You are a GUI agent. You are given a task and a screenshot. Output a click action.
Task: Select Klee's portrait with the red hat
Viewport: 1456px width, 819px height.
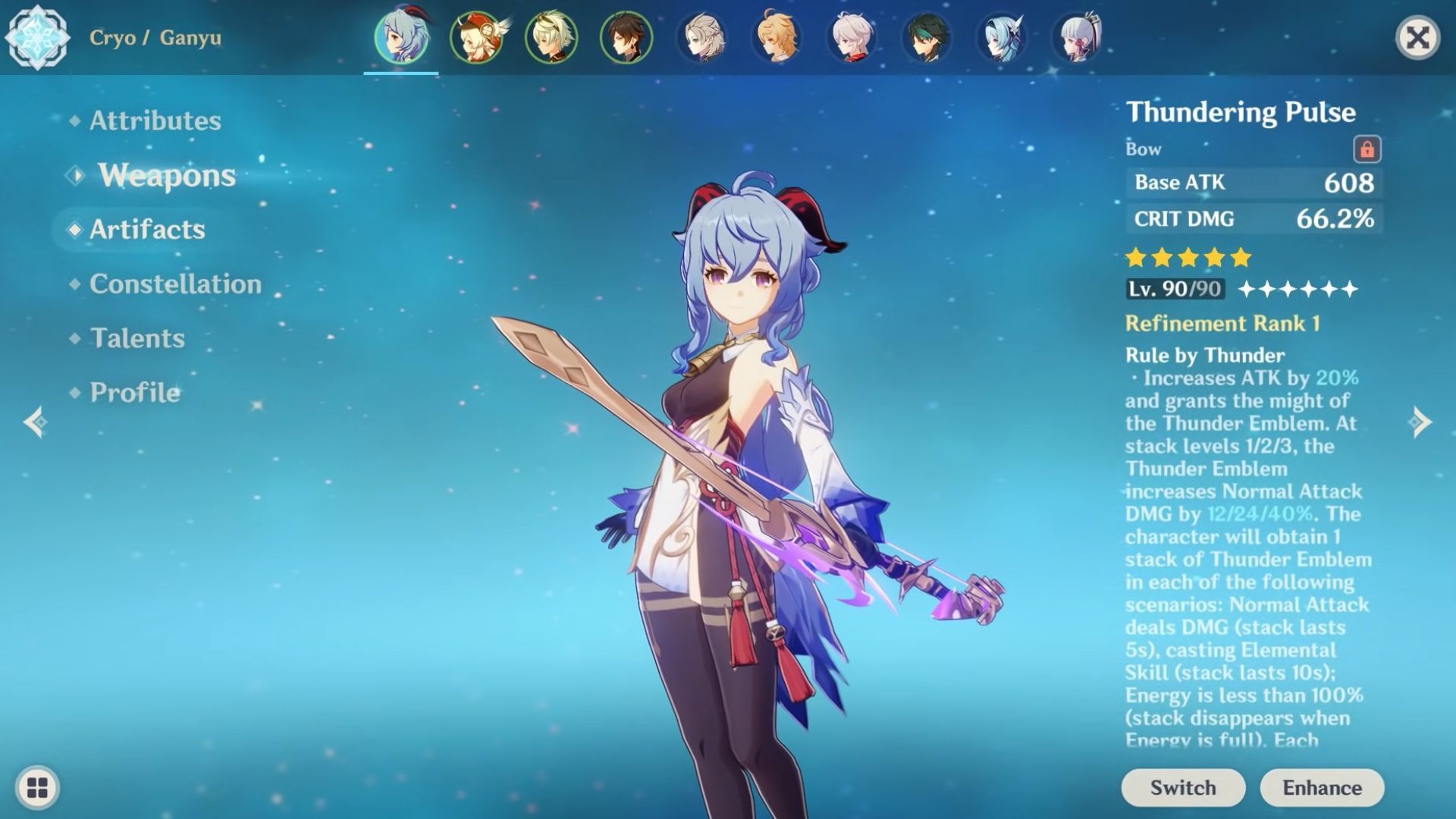pyautogui.click(x=475, y=36)
